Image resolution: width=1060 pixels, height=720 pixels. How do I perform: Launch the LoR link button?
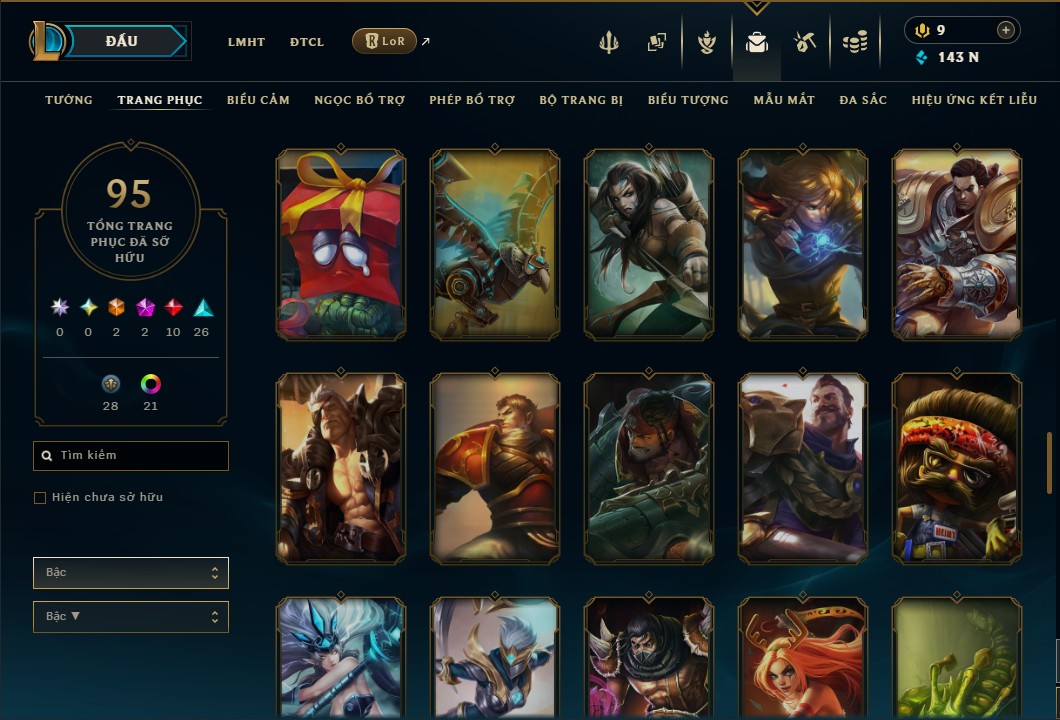pos(385,41)
